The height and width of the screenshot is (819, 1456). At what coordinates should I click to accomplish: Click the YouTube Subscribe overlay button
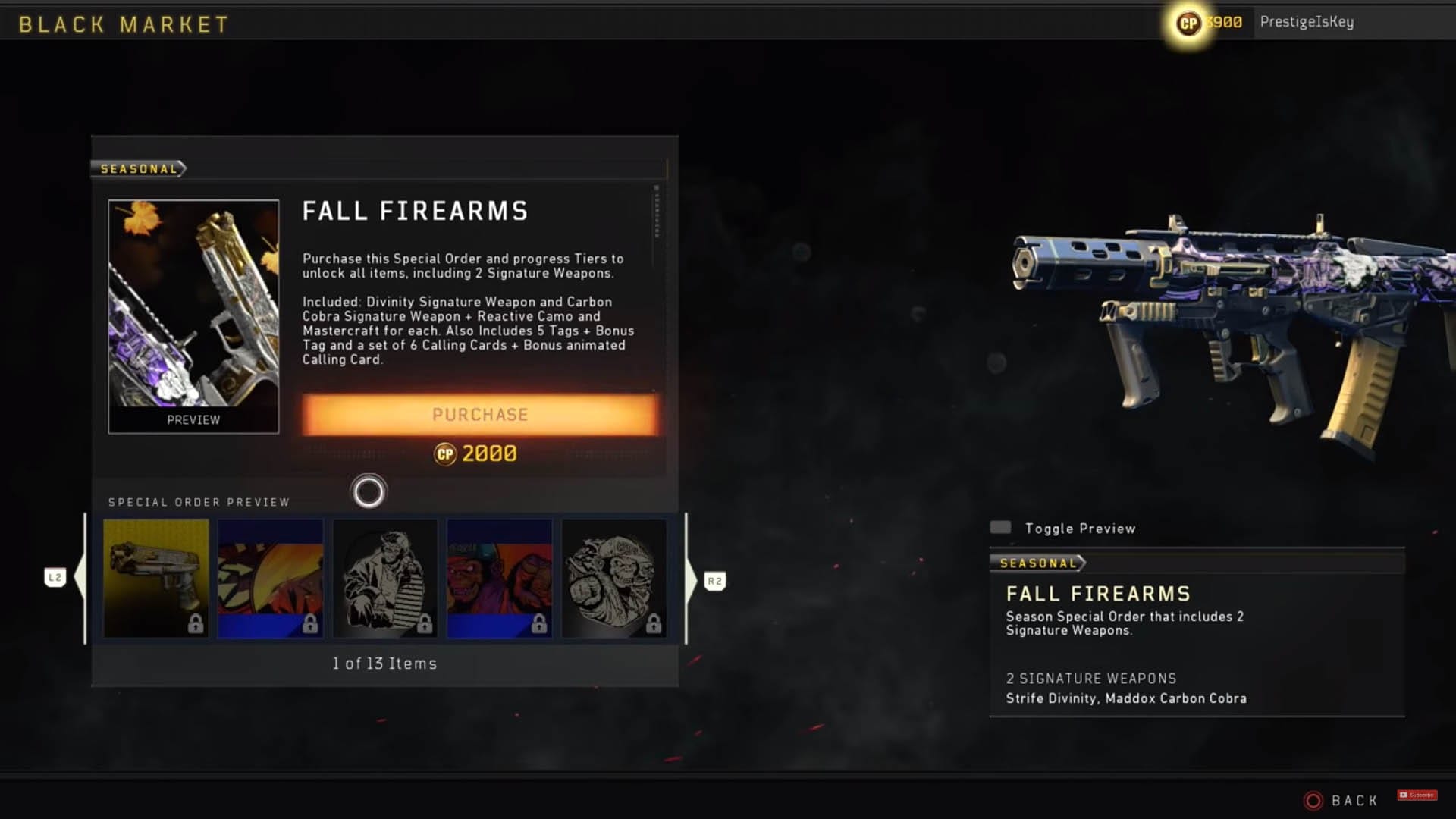1417,795
